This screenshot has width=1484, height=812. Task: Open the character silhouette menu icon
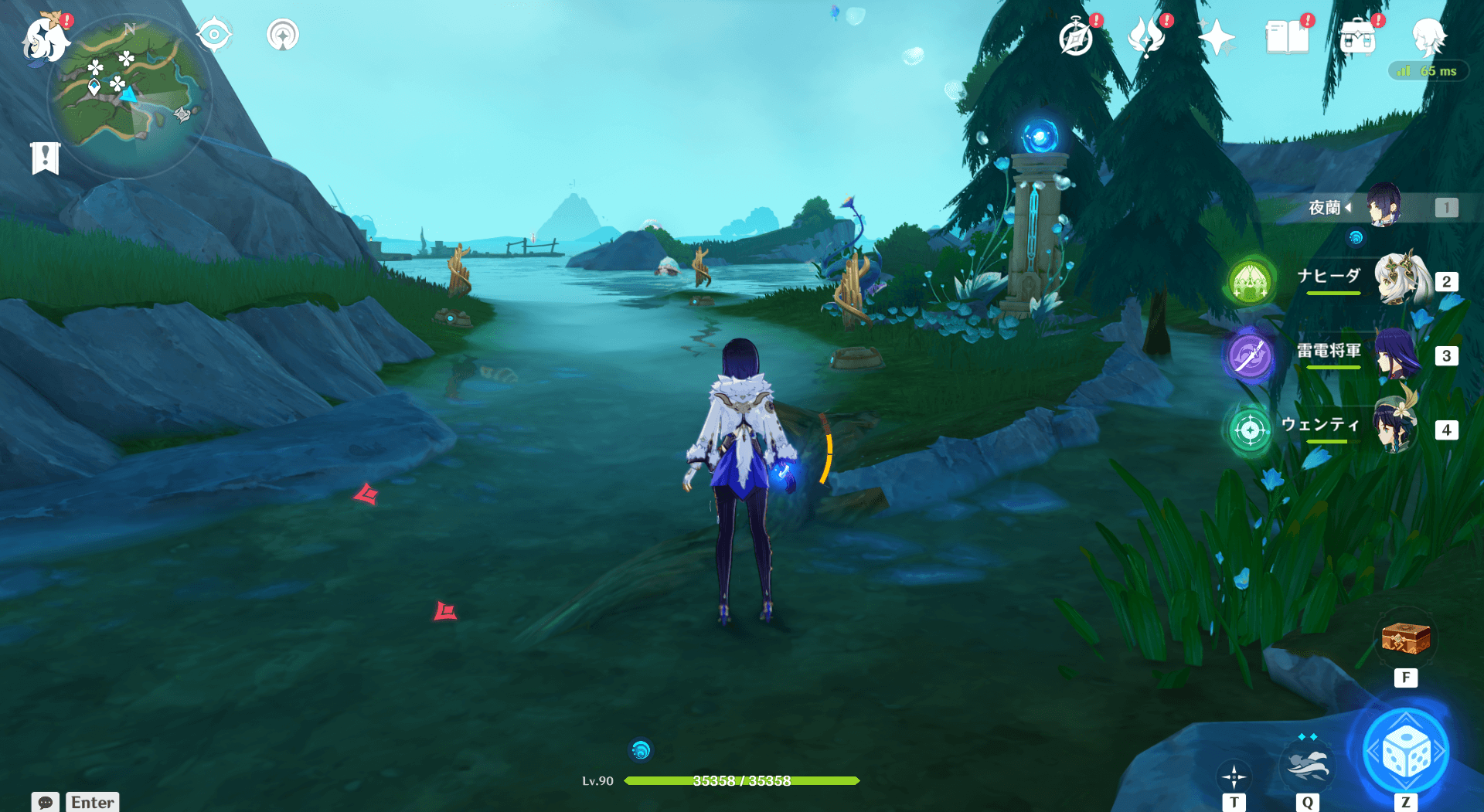pyautogui.click(x=1428, y=36)
